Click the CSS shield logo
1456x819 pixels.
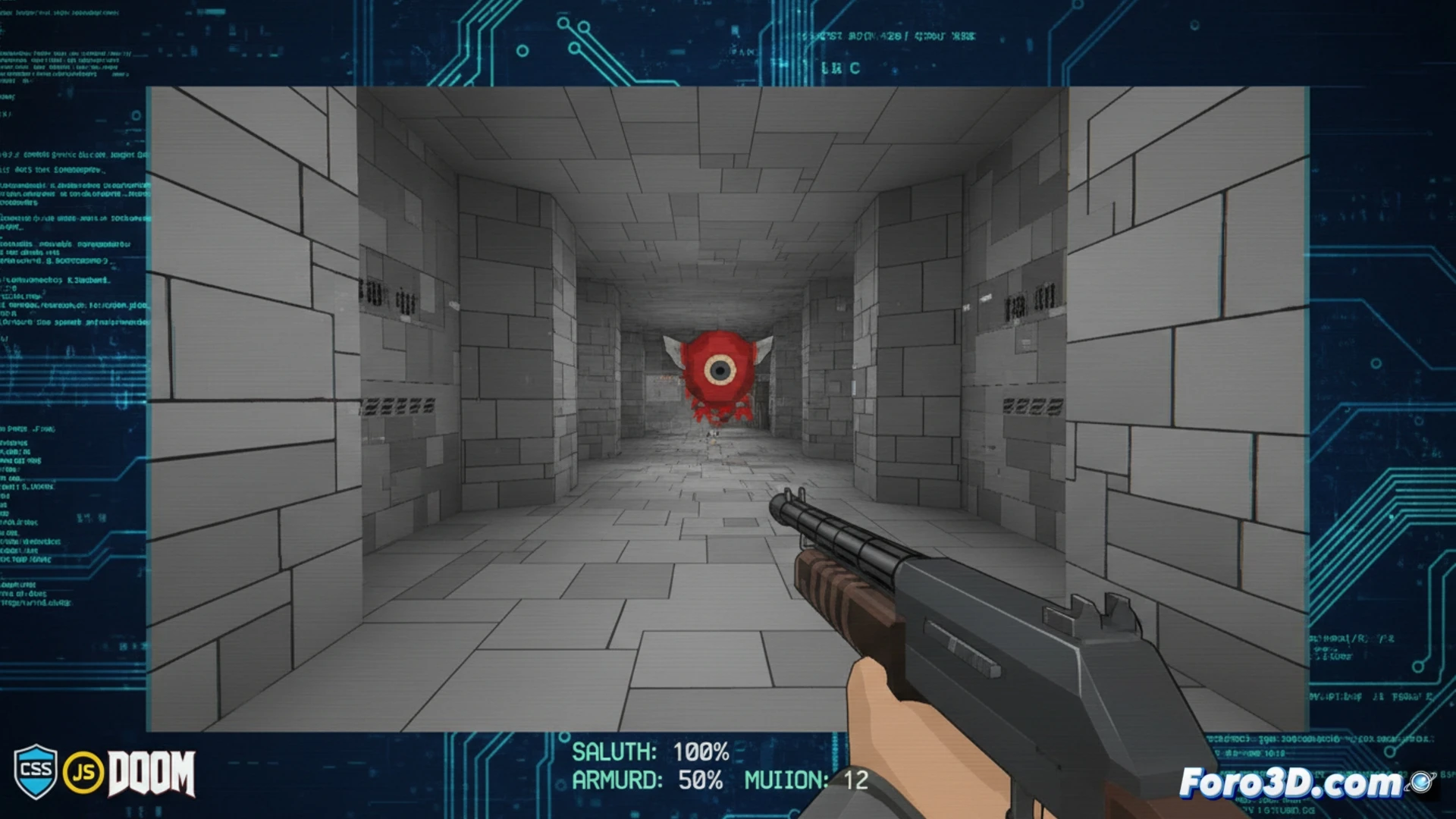click(x=35, y=773)
